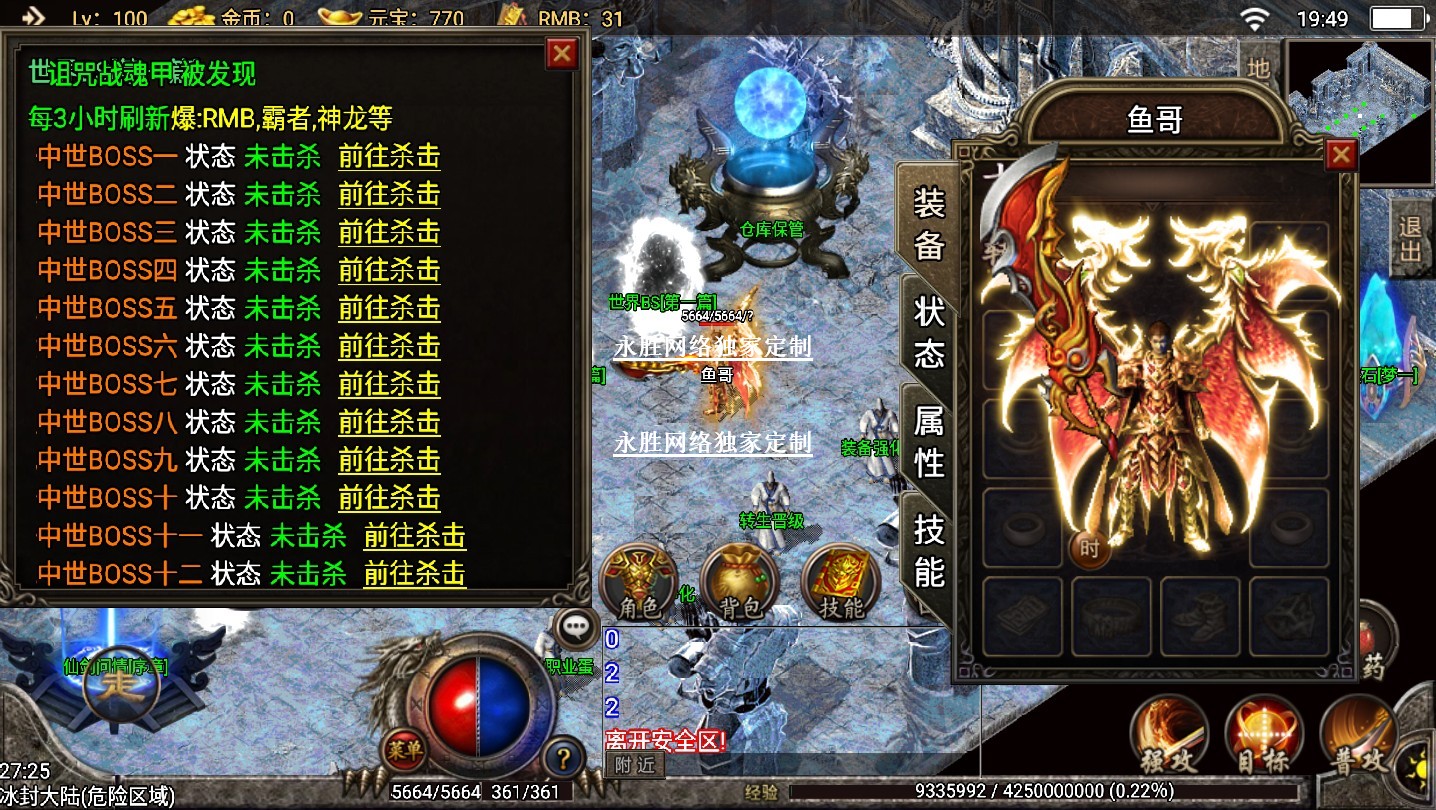Travel to 中世BOSS十二 via 前往杀击
The image size is (1436, 810).
414,574
